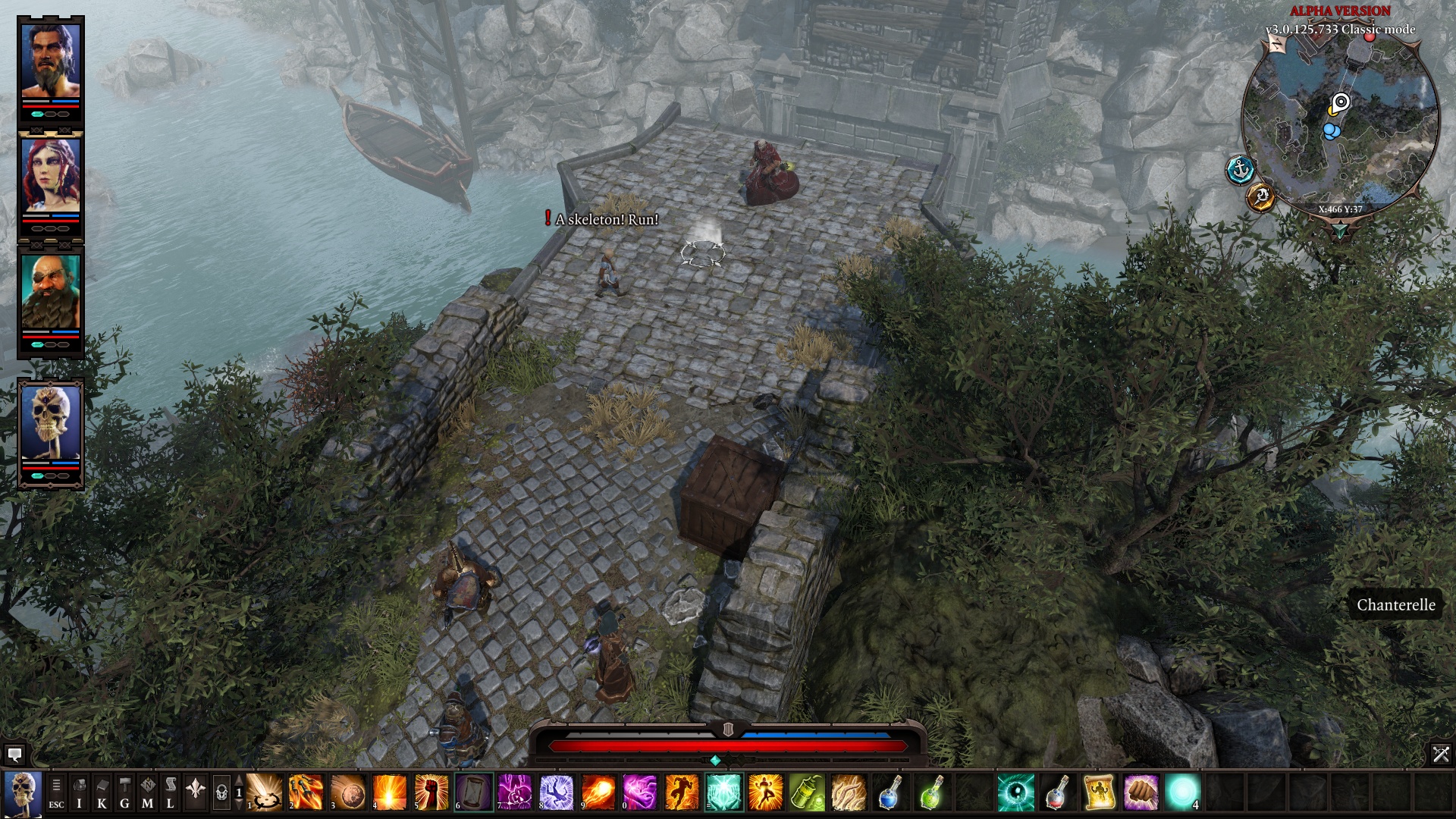Use the hourglass skill in slot 6

(473, 792)
